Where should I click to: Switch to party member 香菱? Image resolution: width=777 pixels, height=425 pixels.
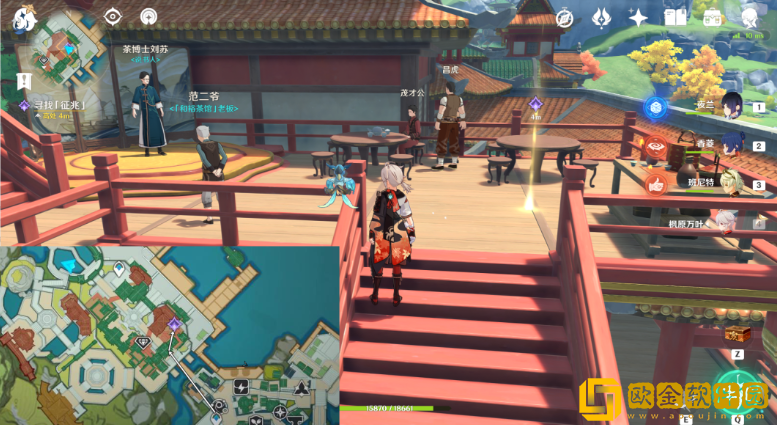click(x=731, y=145)
